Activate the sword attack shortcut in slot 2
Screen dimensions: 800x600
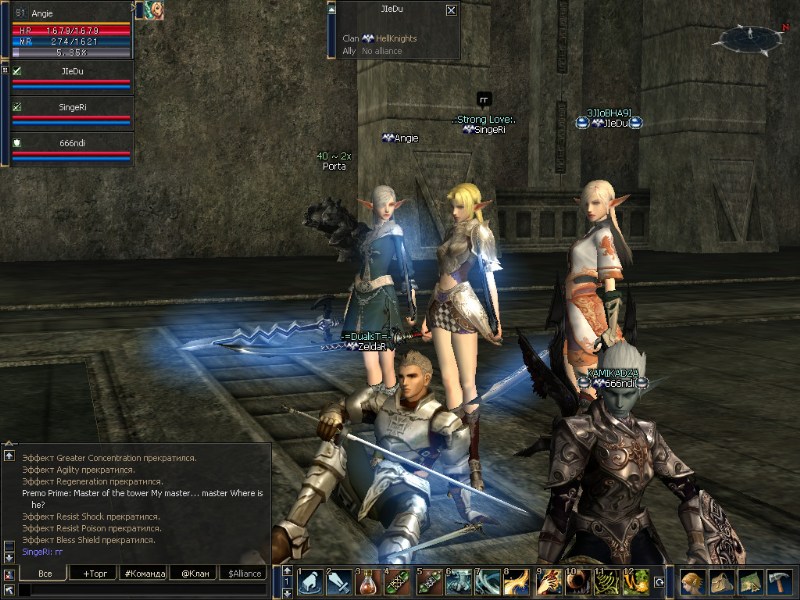(338, 581)
